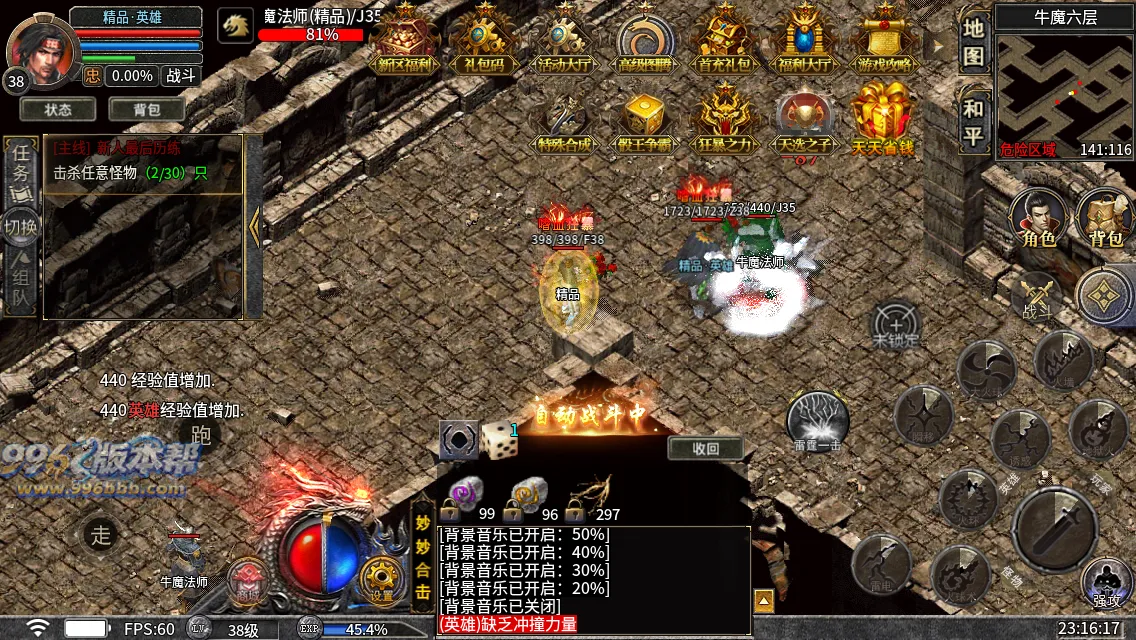Screen dimensions: 1136x640
Task: Open the 设置 settings gear
Action: pyautogui.click(x=381, y=577)
